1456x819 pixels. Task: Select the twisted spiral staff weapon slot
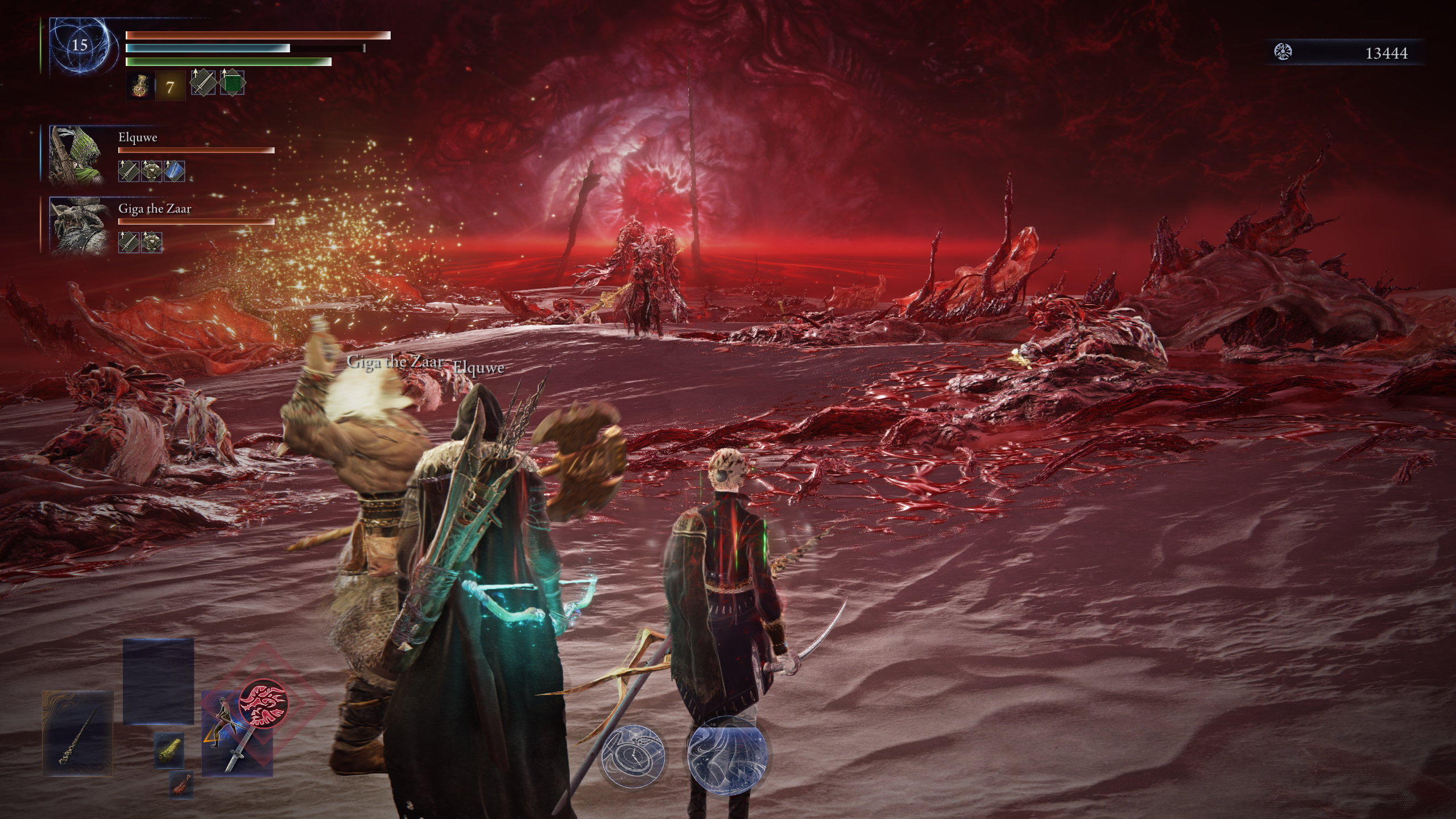click(x=77, y=734)
